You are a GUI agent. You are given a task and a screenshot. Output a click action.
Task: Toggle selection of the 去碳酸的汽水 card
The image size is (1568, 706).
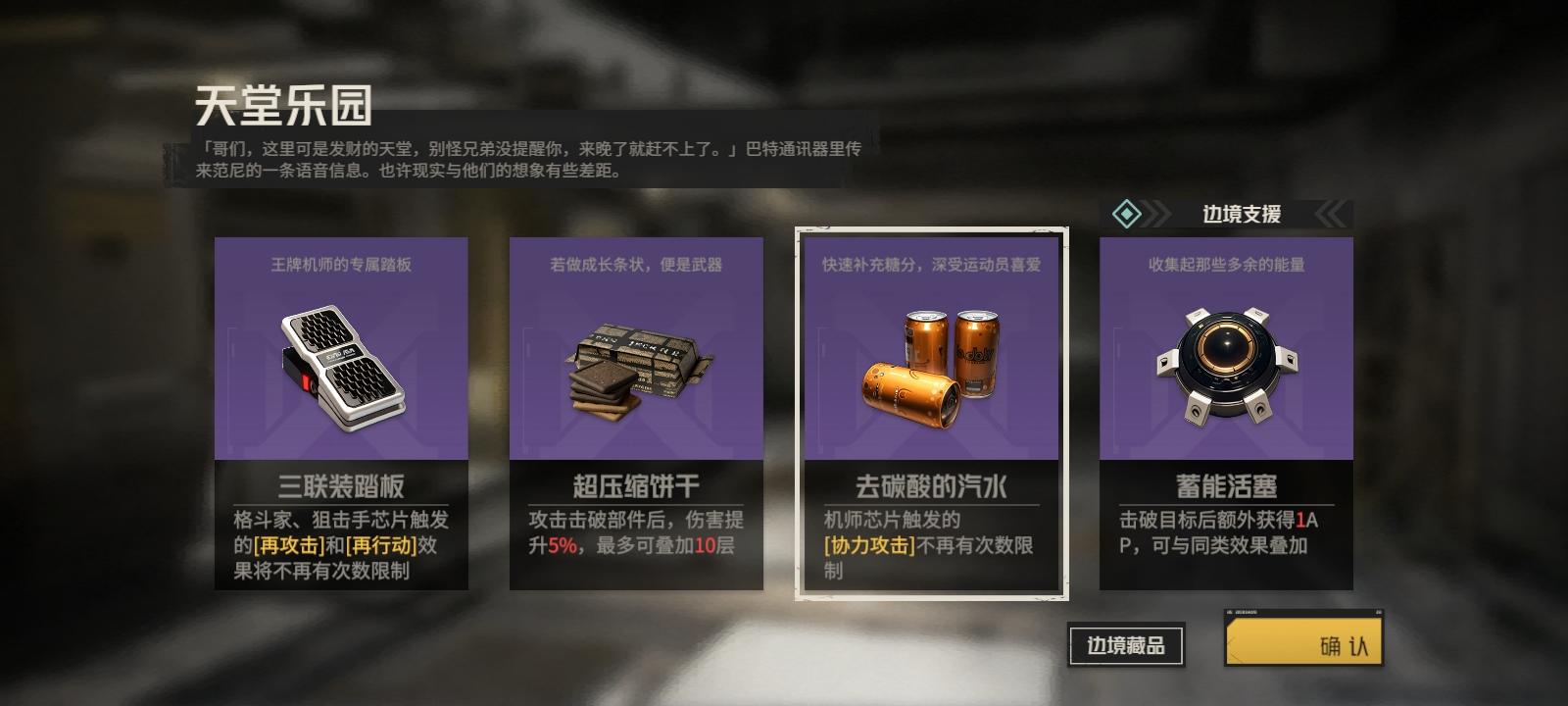[929, 412]
